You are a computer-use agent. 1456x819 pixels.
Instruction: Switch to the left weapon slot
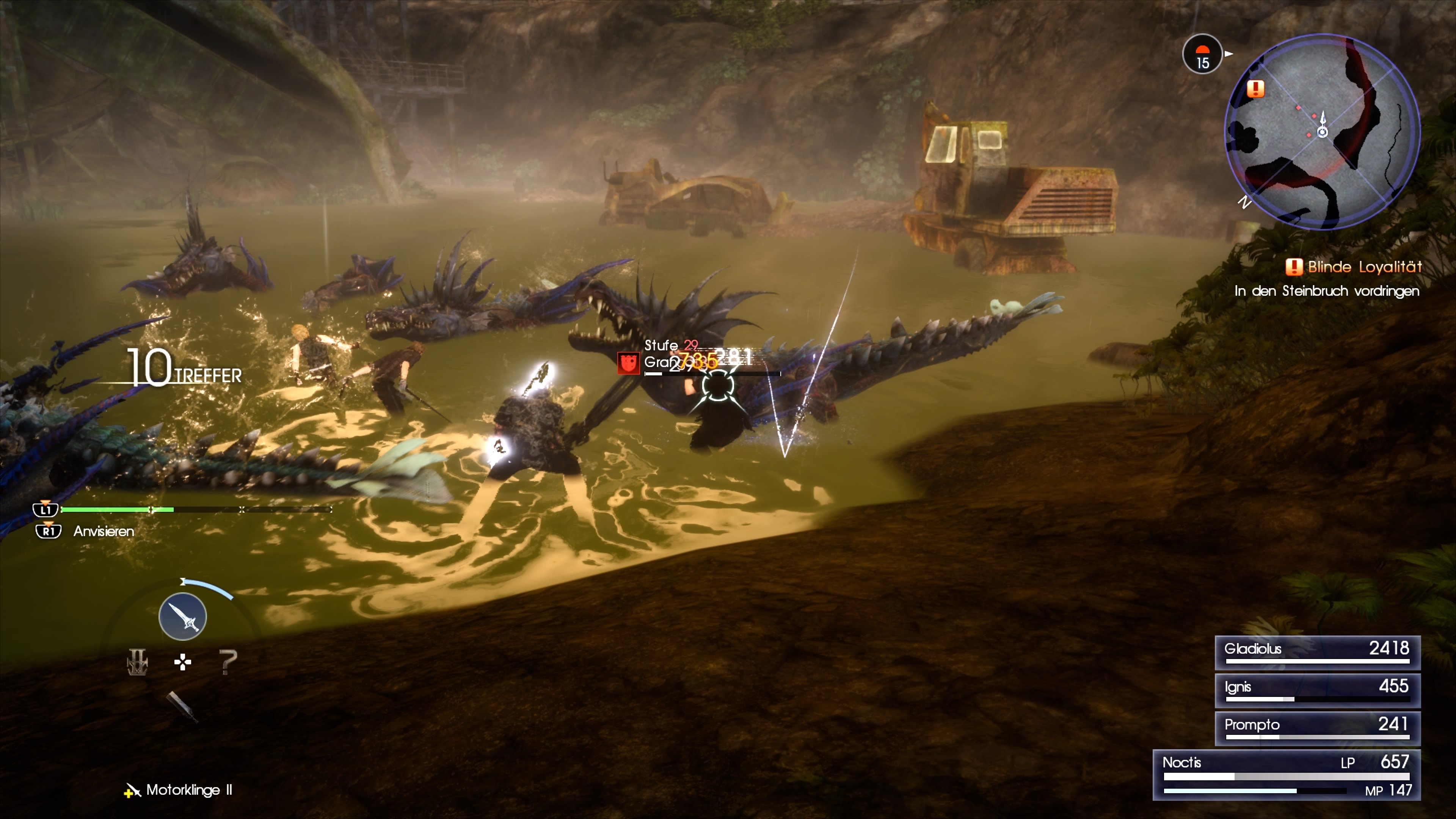[137, 662]
